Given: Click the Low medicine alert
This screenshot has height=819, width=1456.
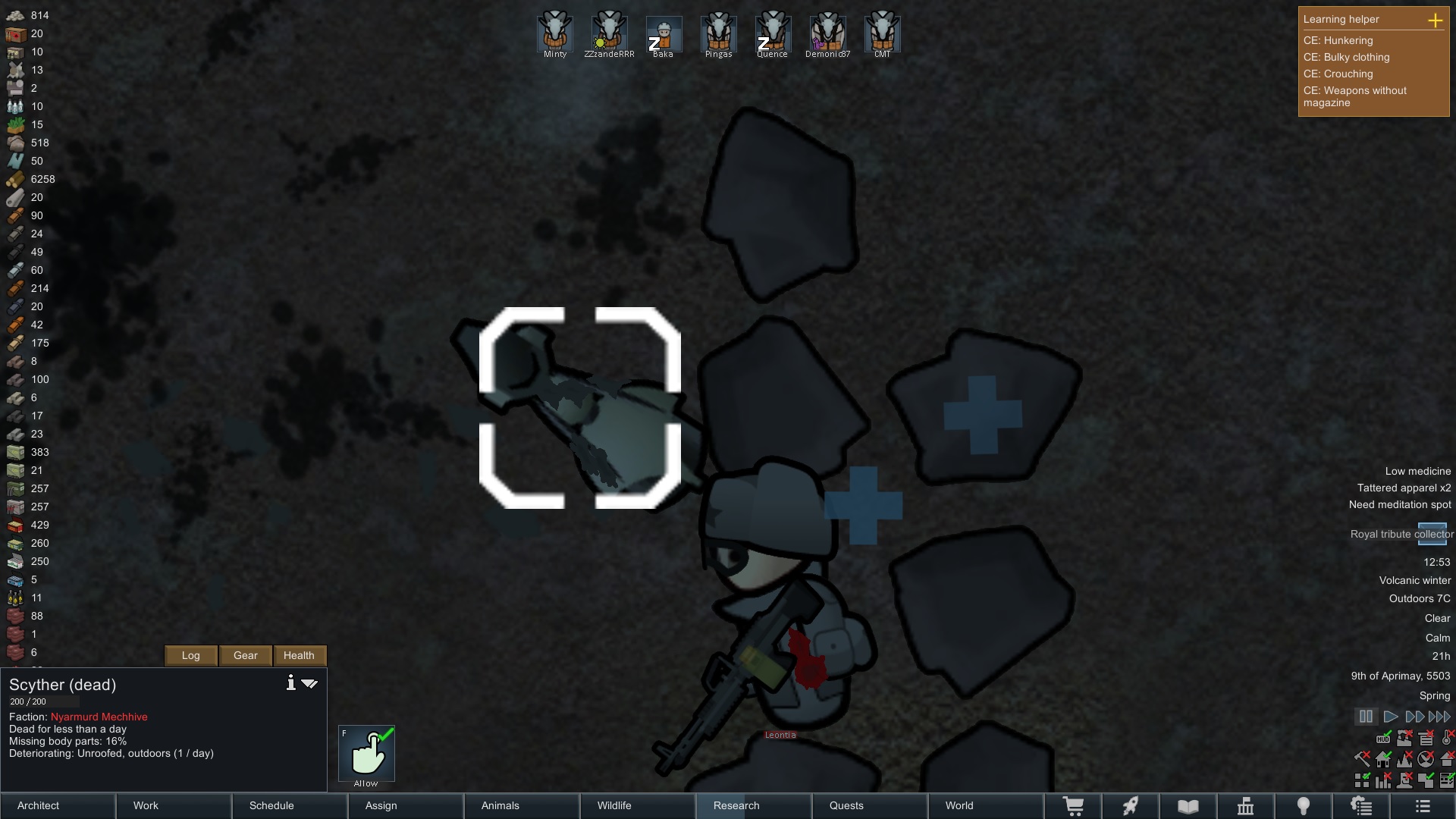Looking at the screenshot, I should point(1417,471).
